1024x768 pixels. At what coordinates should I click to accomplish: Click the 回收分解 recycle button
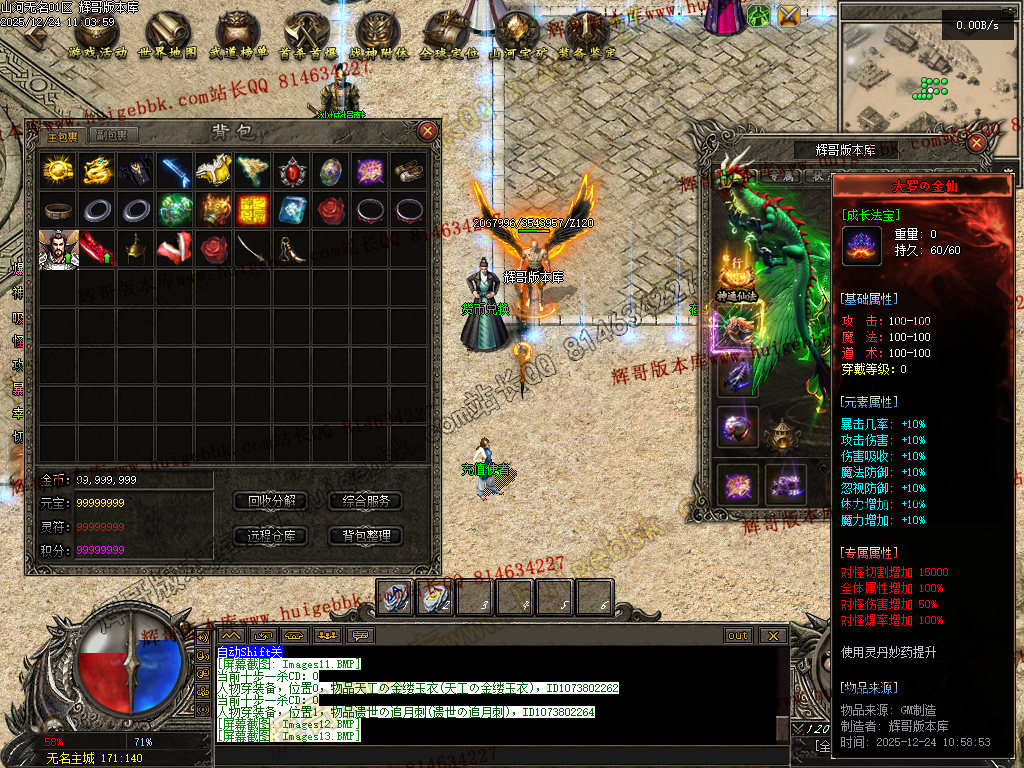point(270,501)
